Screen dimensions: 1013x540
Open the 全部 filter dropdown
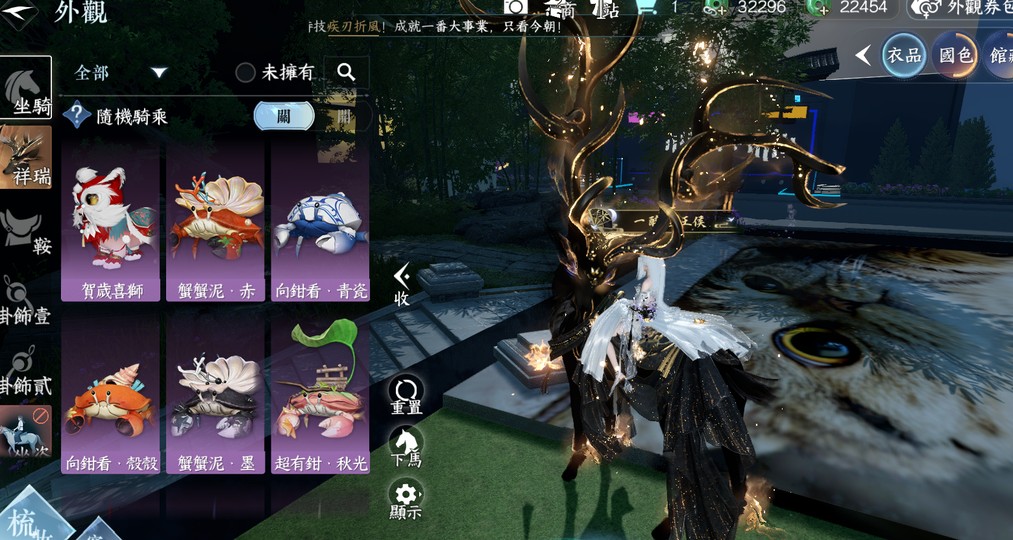coord(120,73)
